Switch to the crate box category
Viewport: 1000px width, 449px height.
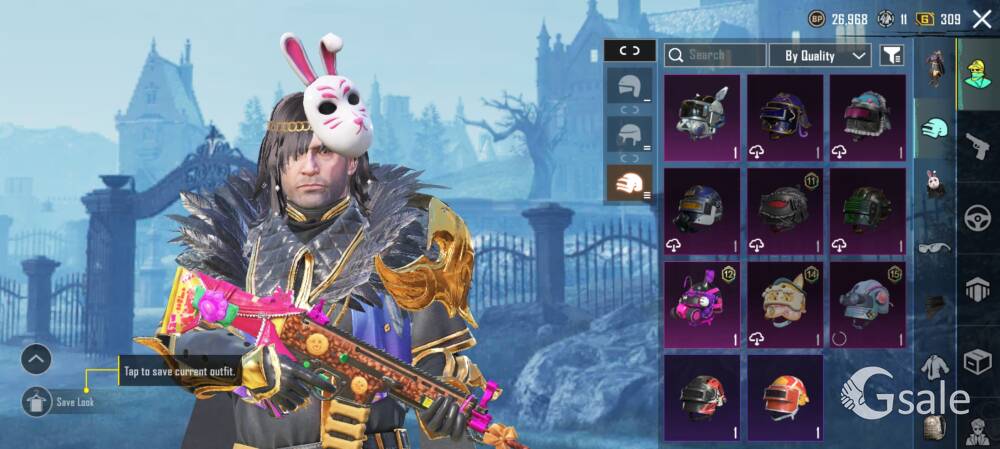coord(977,360)
